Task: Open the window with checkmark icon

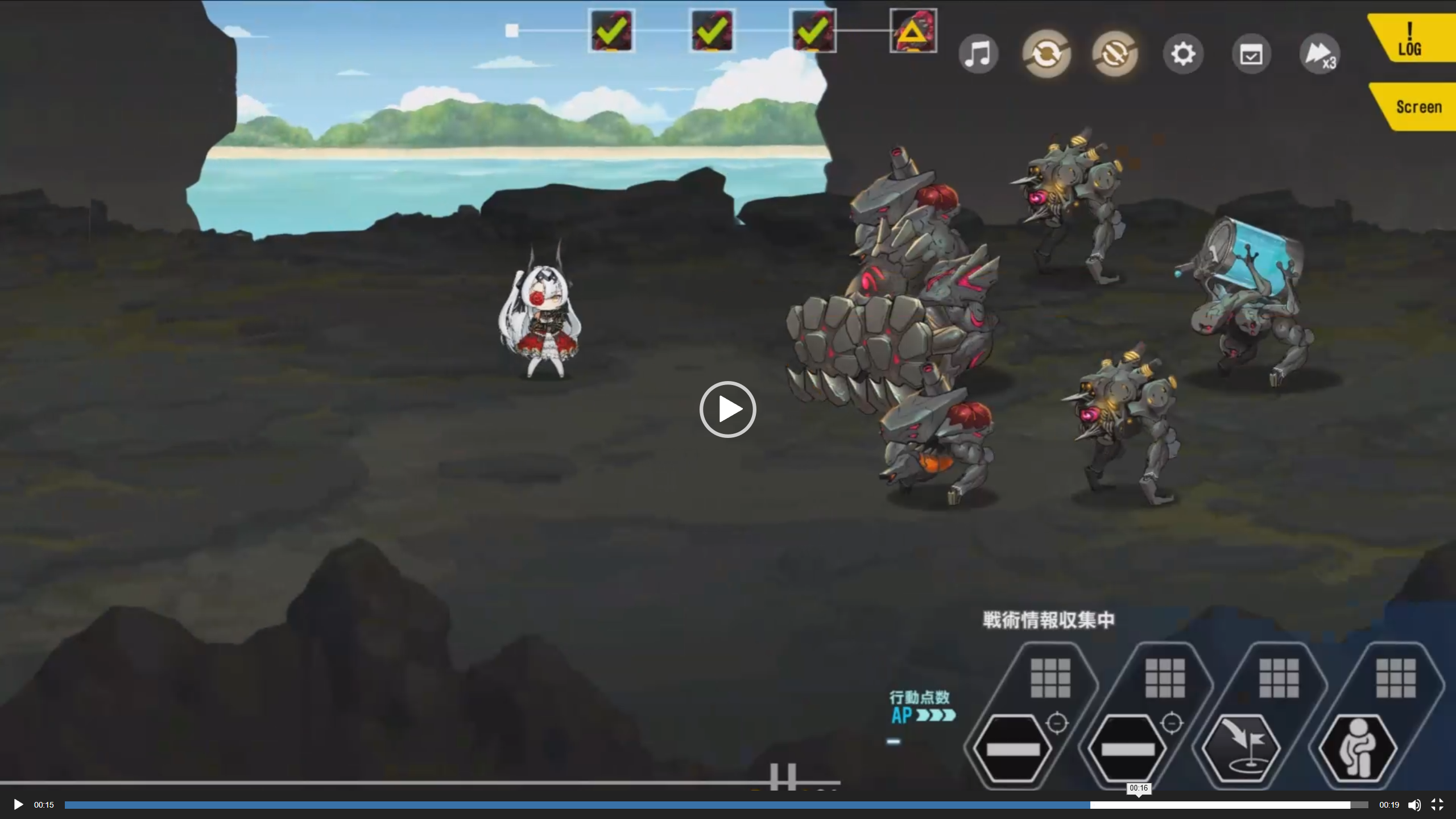Action: pos(1251,55)
